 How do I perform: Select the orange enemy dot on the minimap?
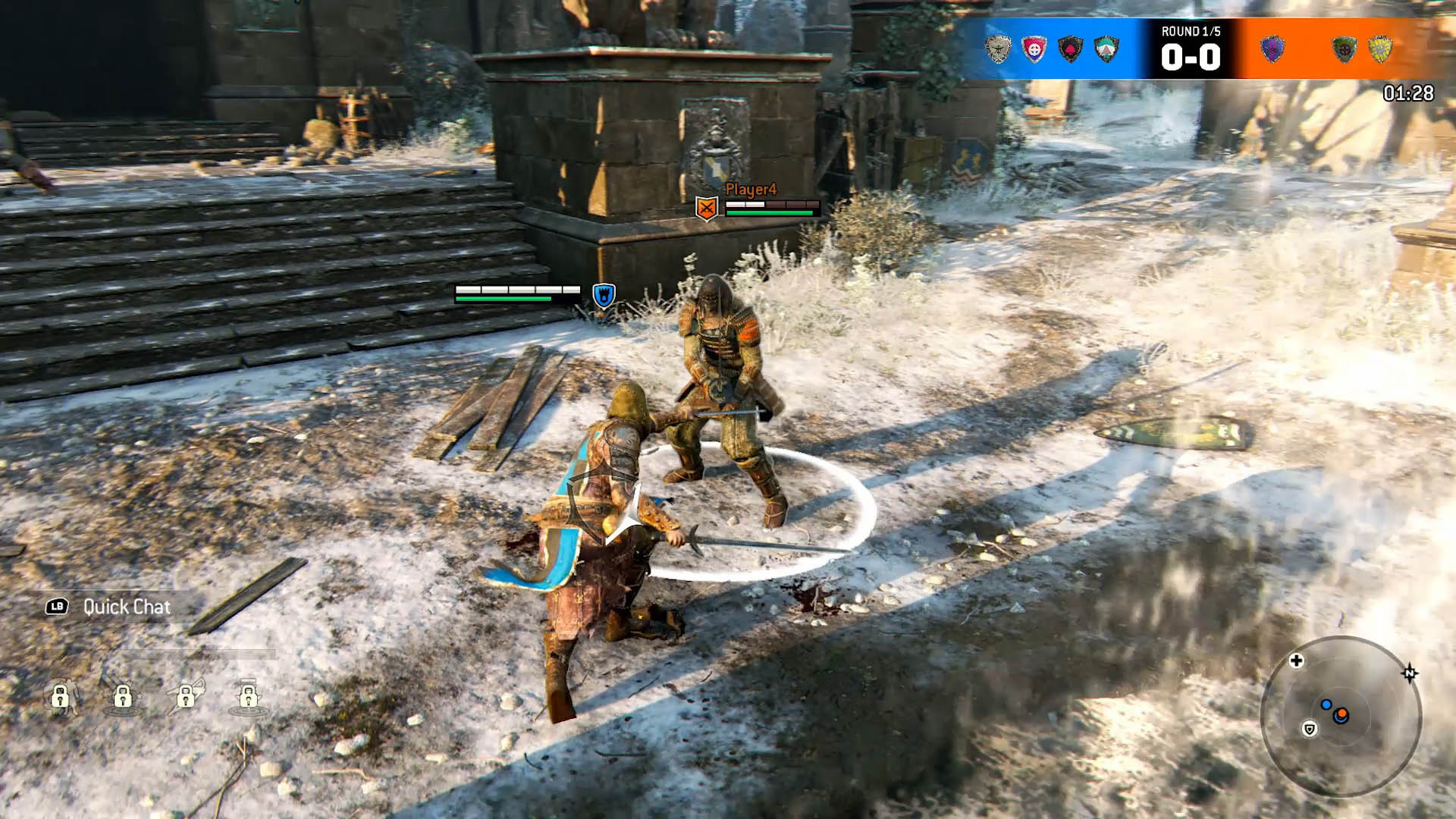(1341, 714)
